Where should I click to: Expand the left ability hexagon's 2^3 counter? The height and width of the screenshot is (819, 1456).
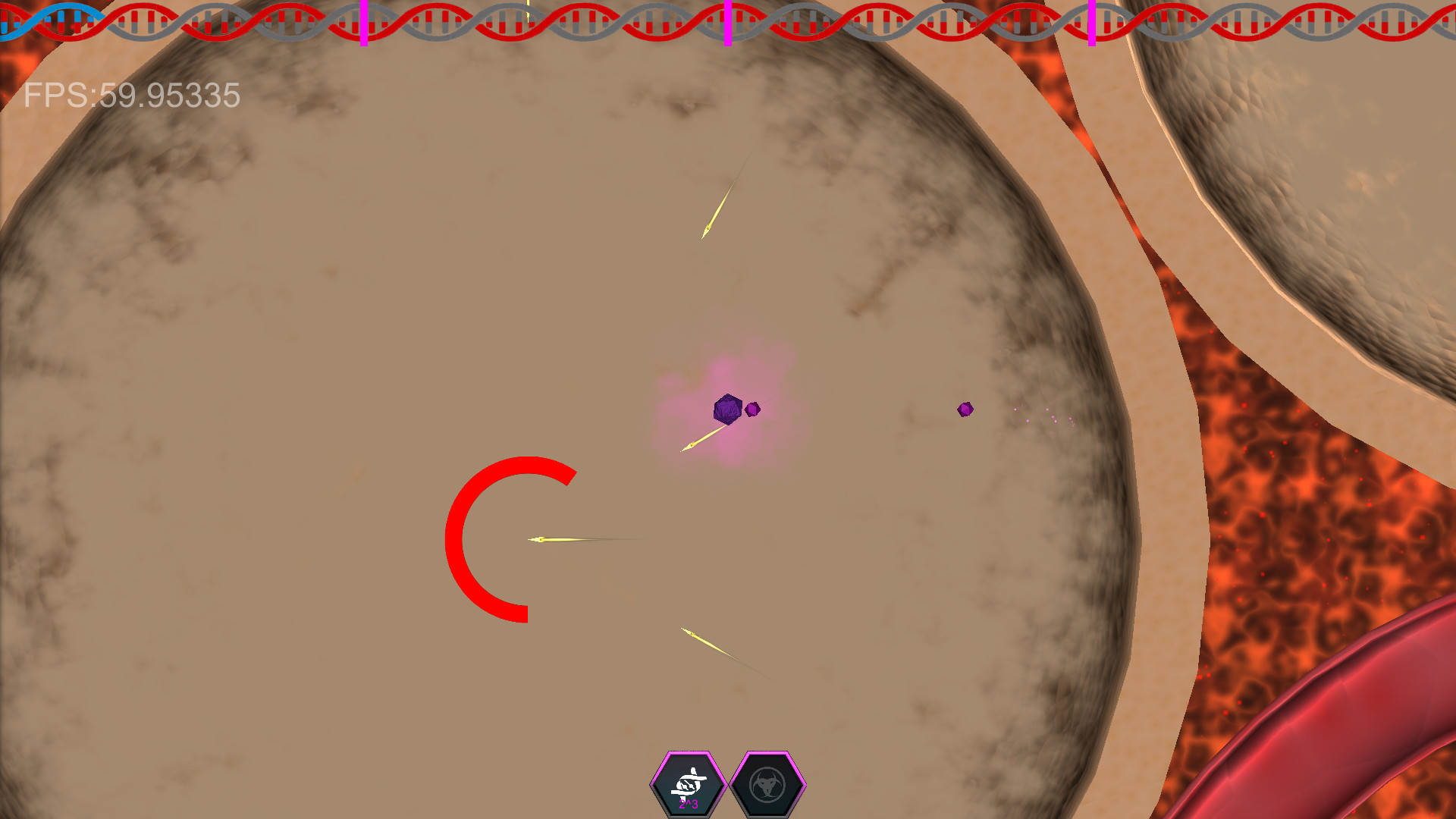pyautogui.click(x=689, y=804)
